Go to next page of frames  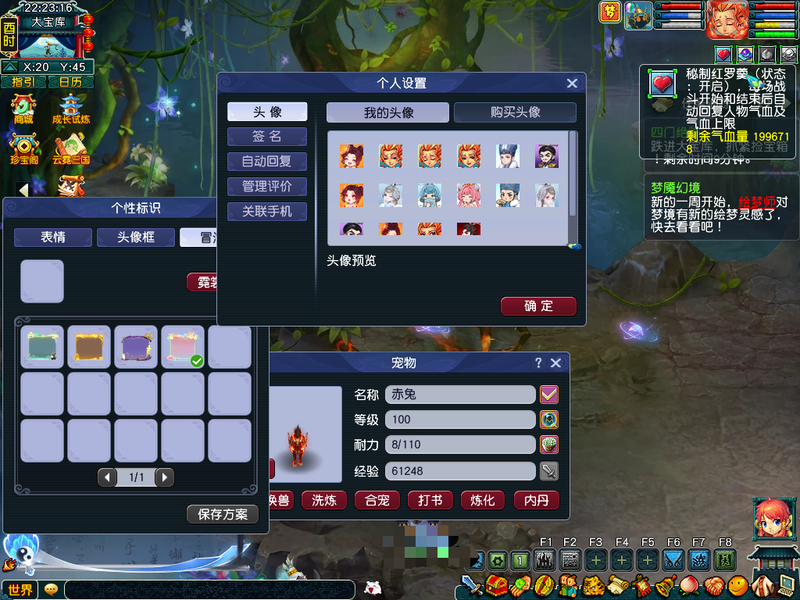click(164, 478)
